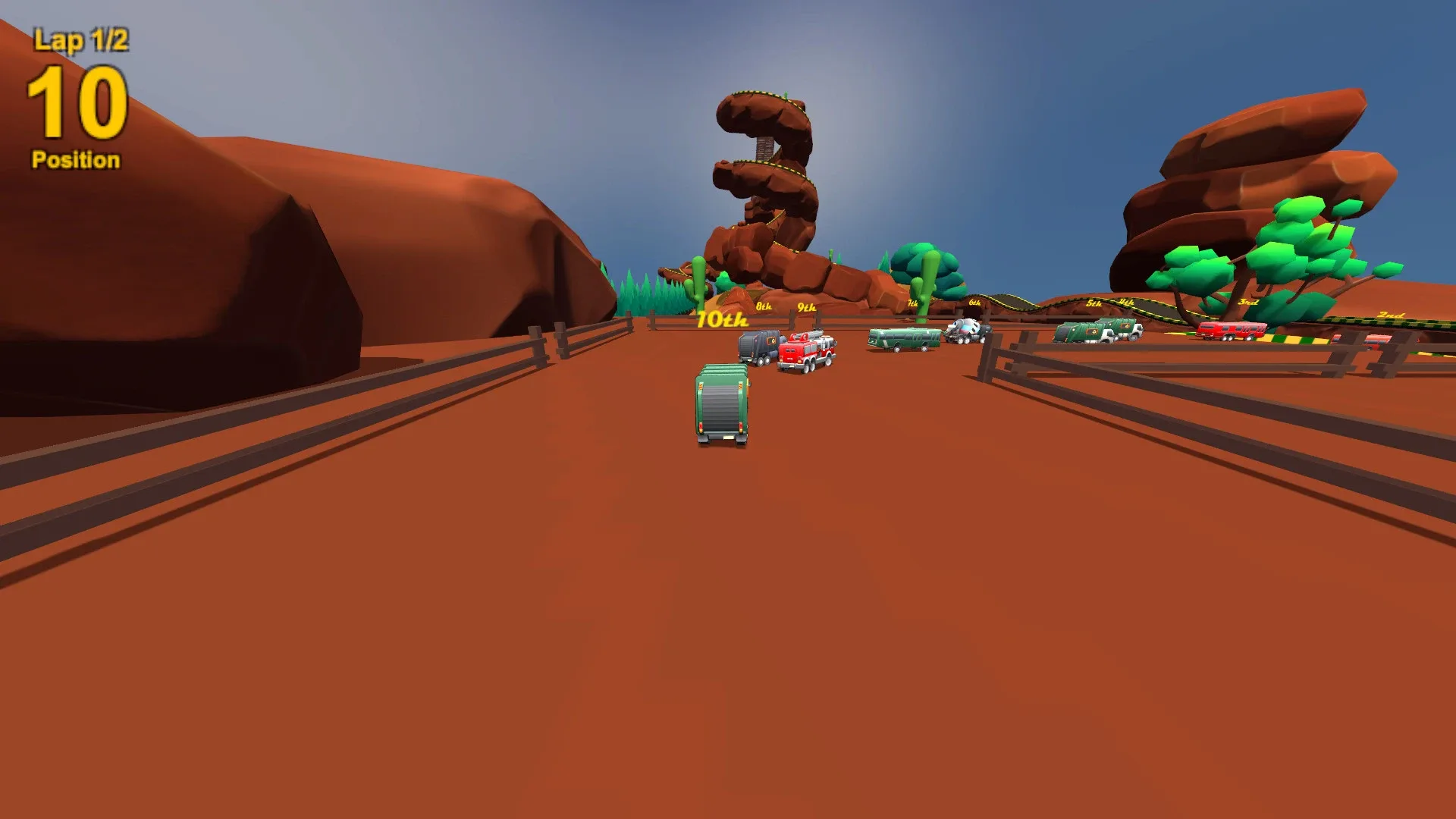Screen dimensions: 1456x819
Task: Click the 8th place marker text
Action: click(764, 307)
